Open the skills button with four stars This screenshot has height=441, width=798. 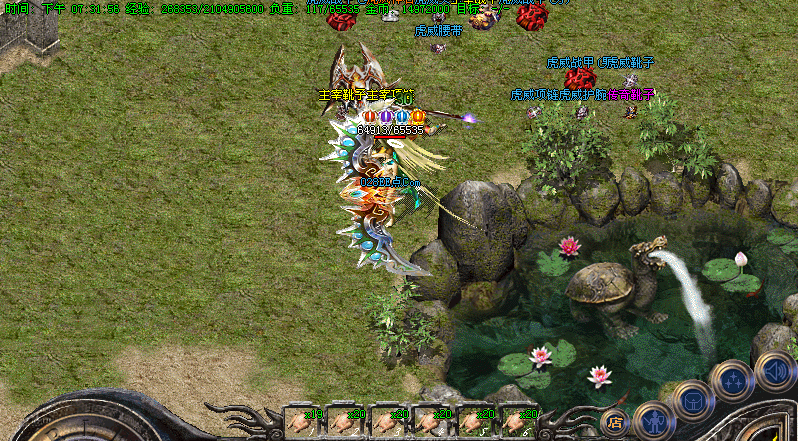tap(731, 381)
